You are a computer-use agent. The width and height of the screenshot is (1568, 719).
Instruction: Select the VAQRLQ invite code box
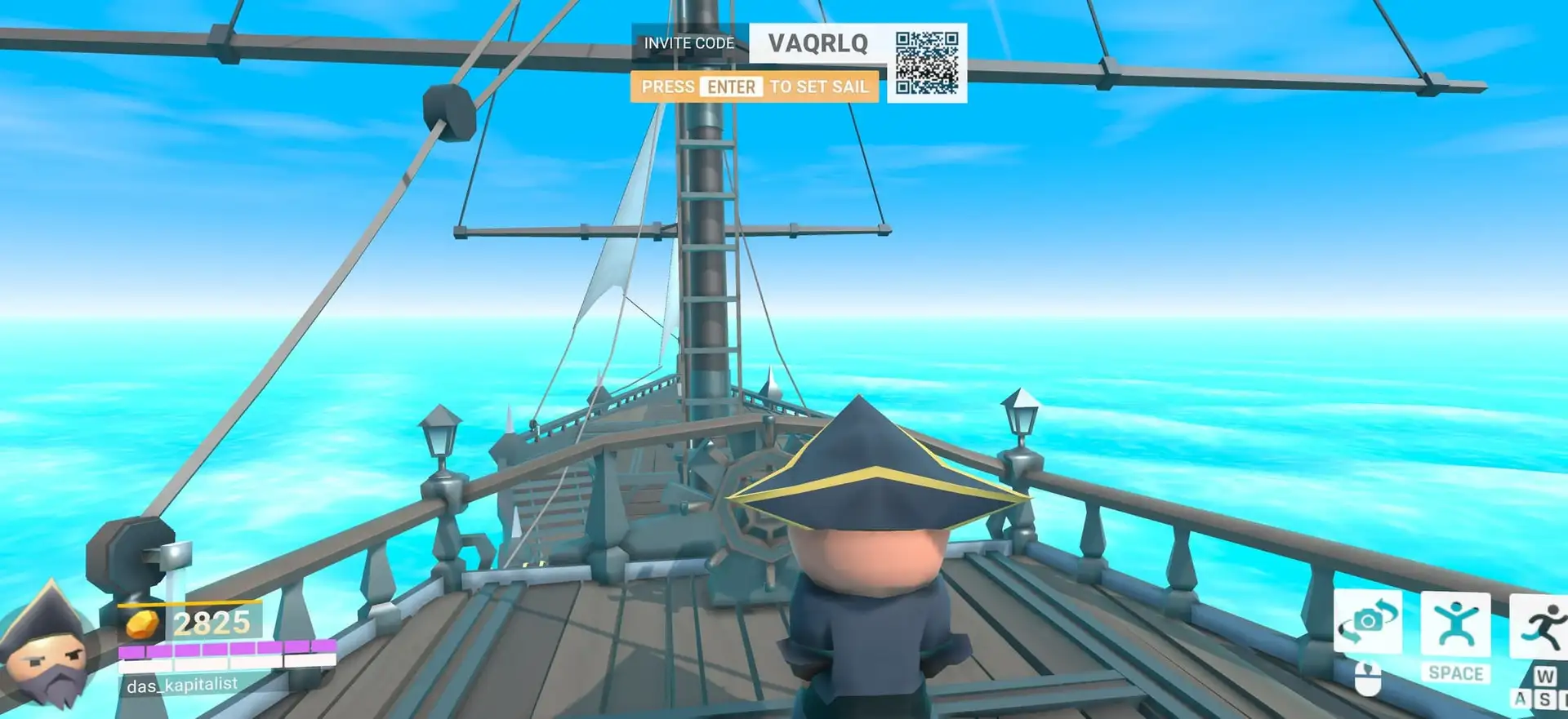(817, 43)
